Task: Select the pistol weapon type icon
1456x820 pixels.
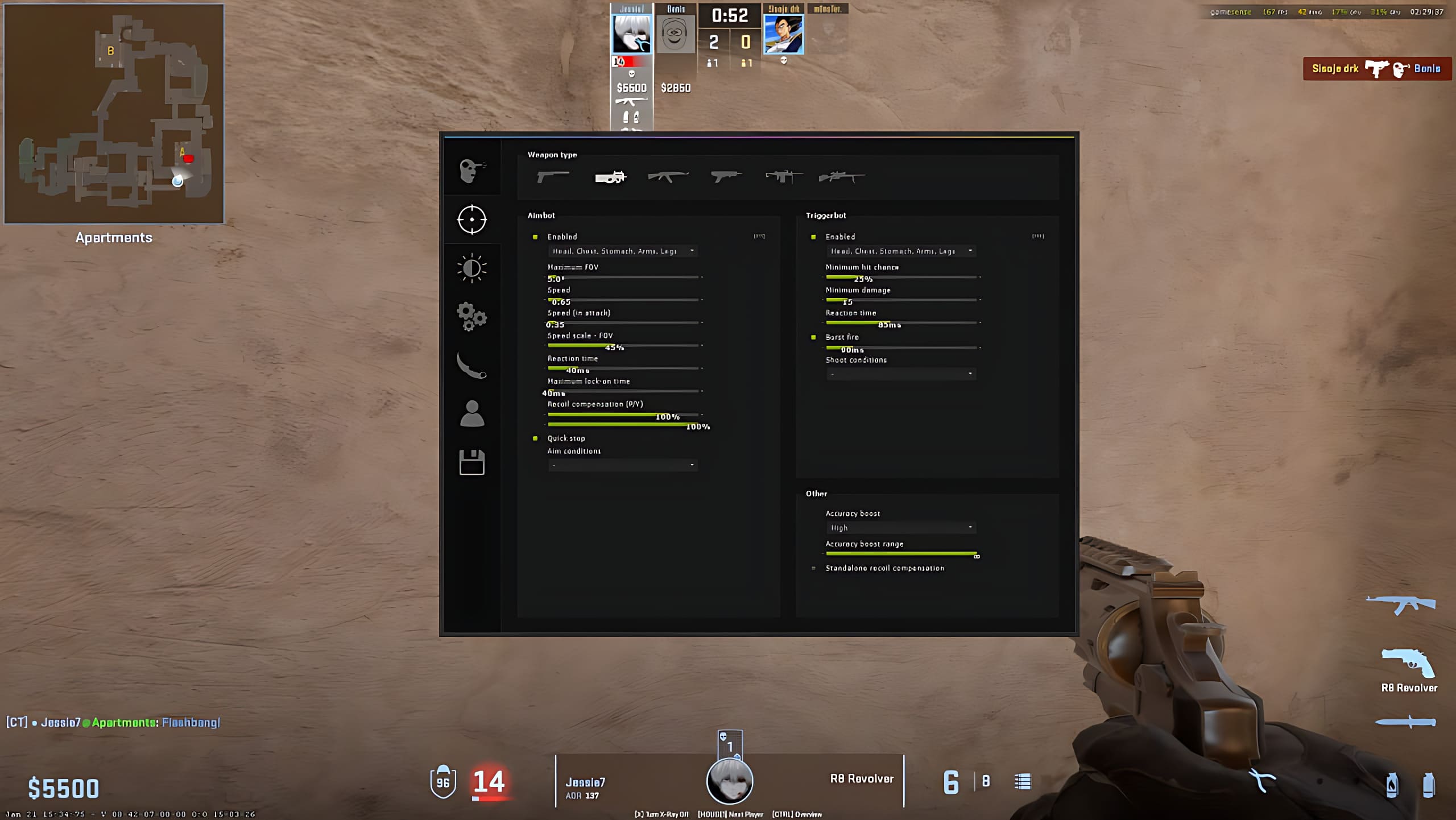Action: pyautogui.click(x=553, y=177)
